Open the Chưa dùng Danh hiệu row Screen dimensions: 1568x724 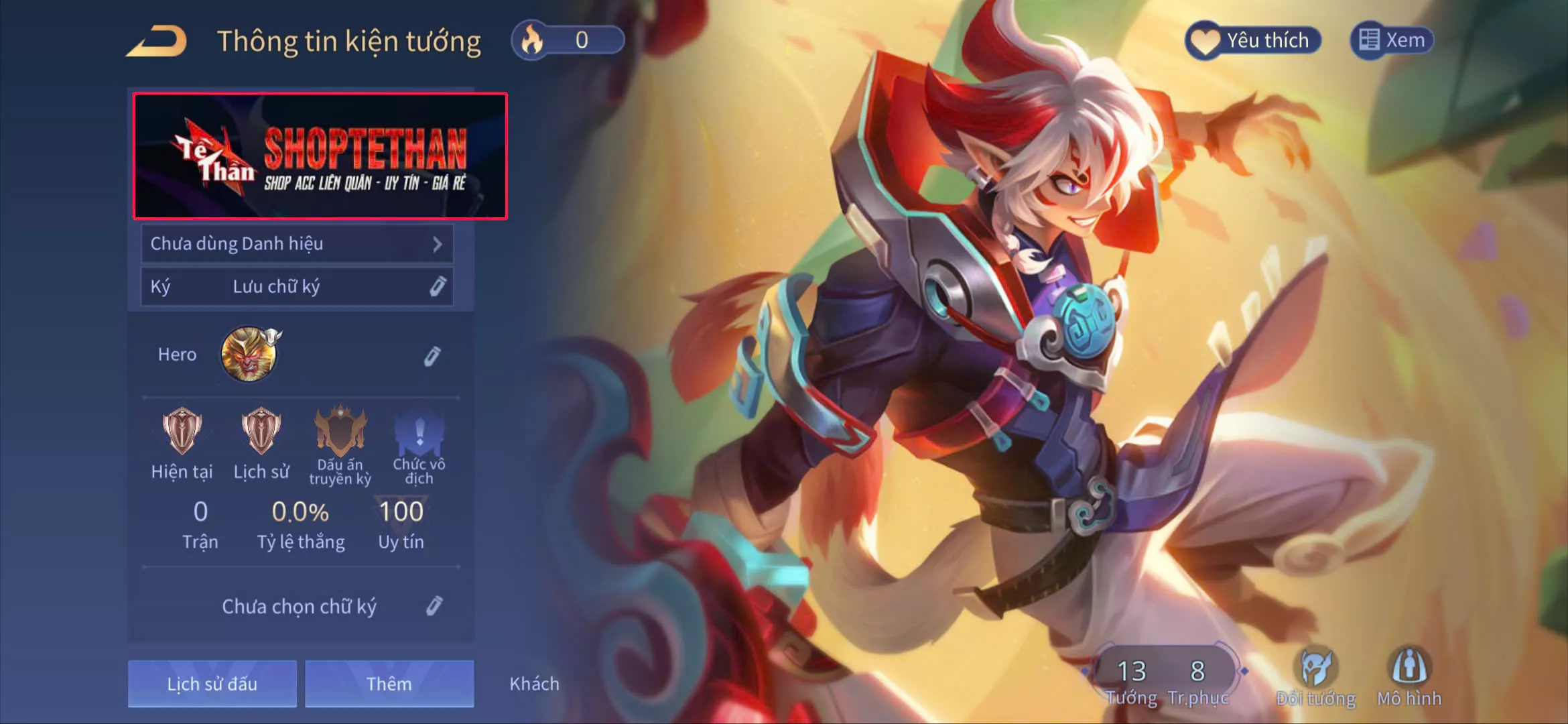click(x=297, y=244)
